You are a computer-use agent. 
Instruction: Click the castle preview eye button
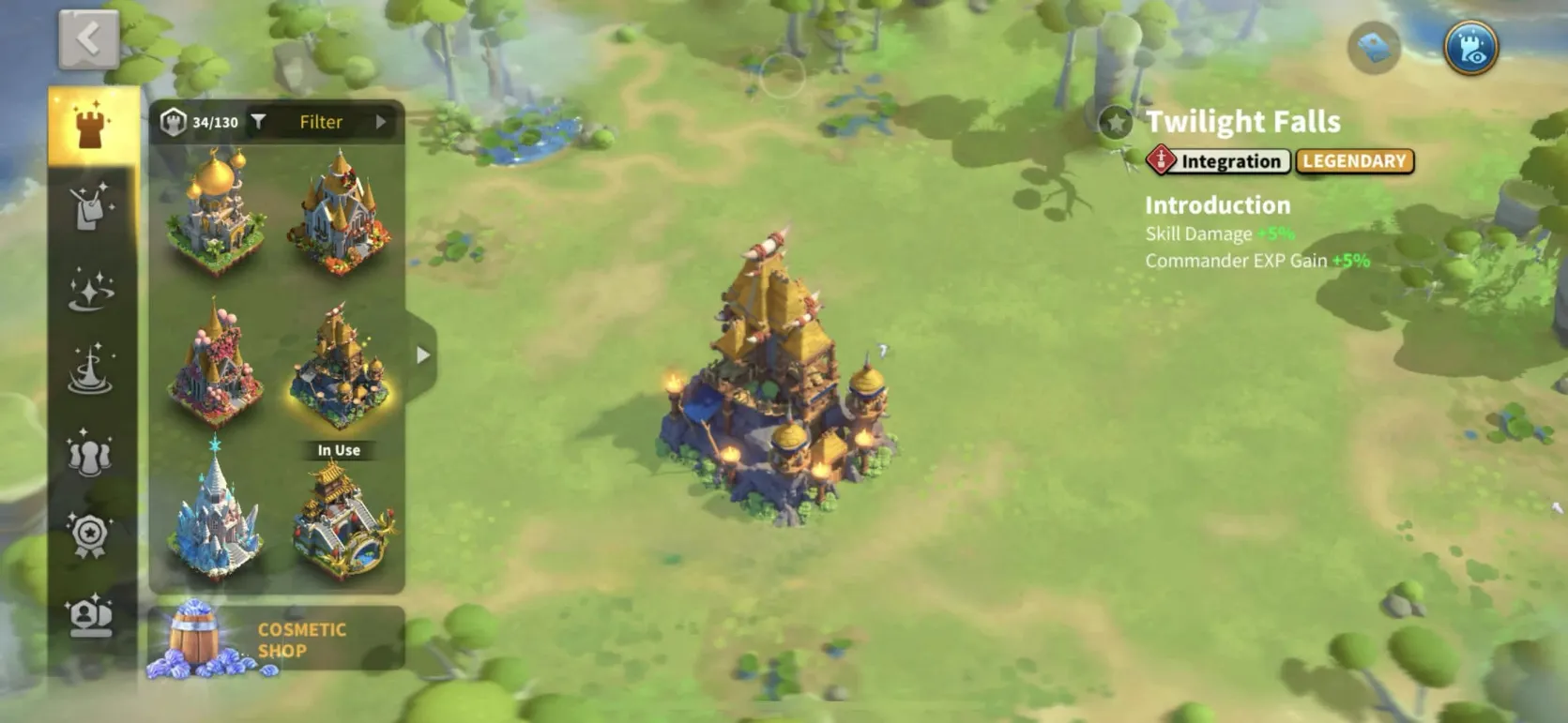coord(1470,47)
